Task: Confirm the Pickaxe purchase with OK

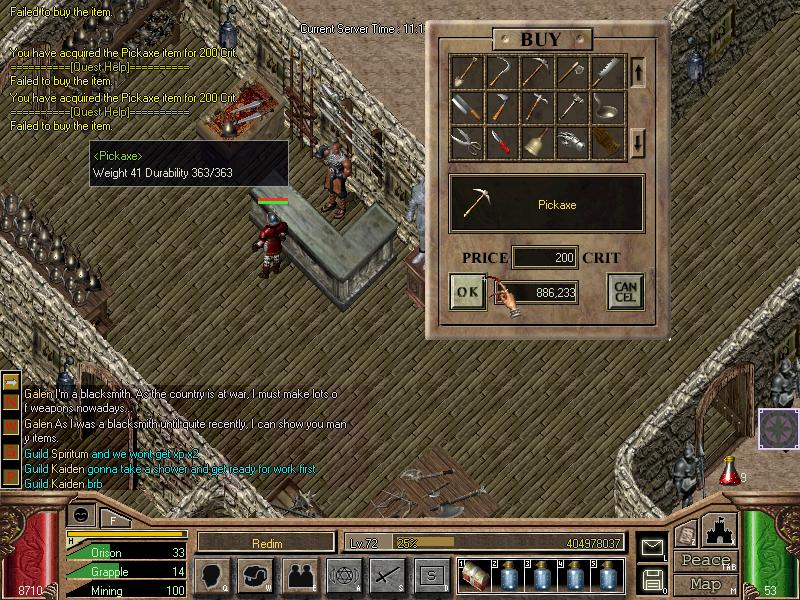Action: [x=468, y=291]
